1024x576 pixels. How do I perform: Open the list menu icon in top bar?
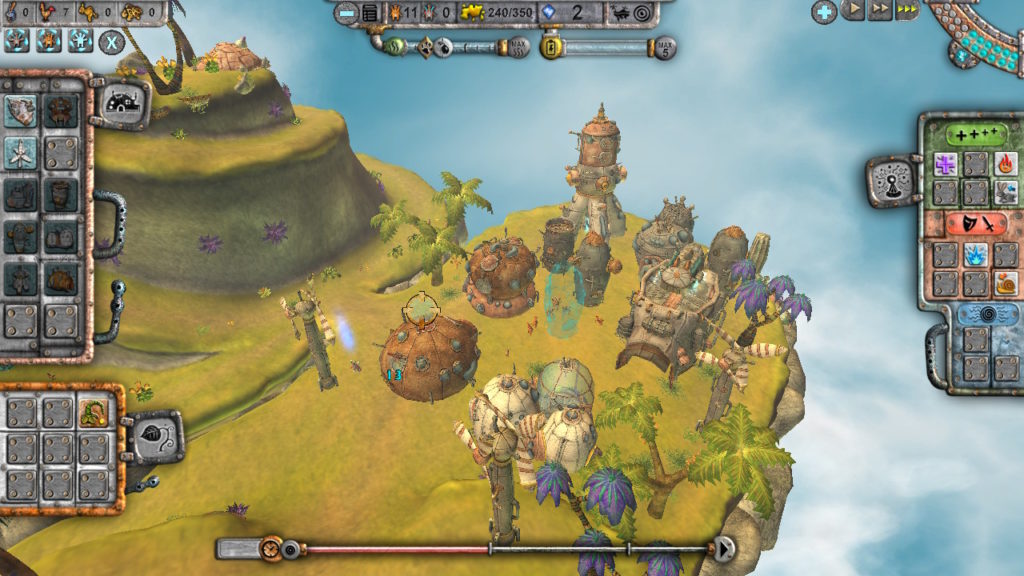[x=371, y=13]
